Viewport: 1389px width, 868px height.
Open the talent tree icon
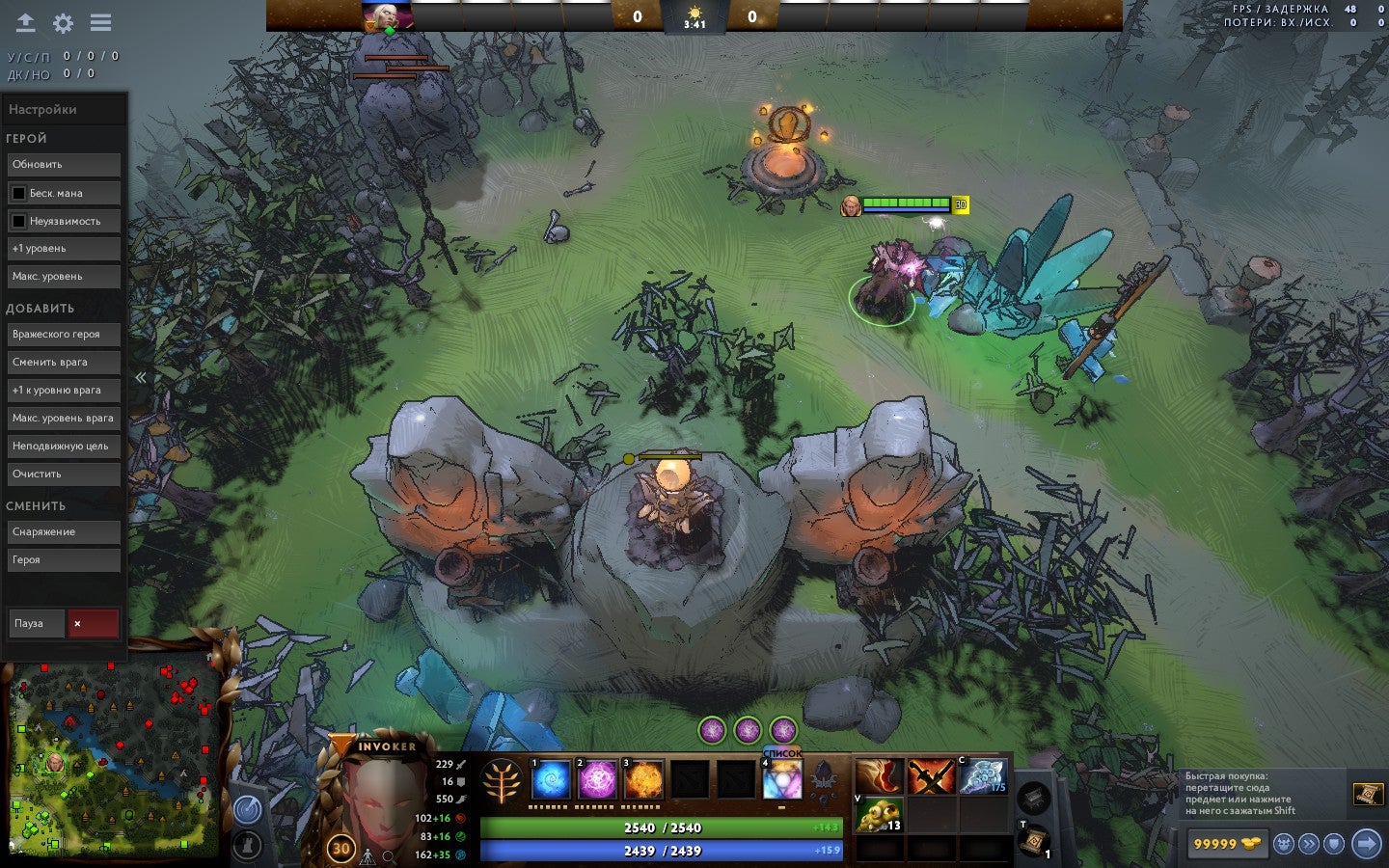coord(502,781)
